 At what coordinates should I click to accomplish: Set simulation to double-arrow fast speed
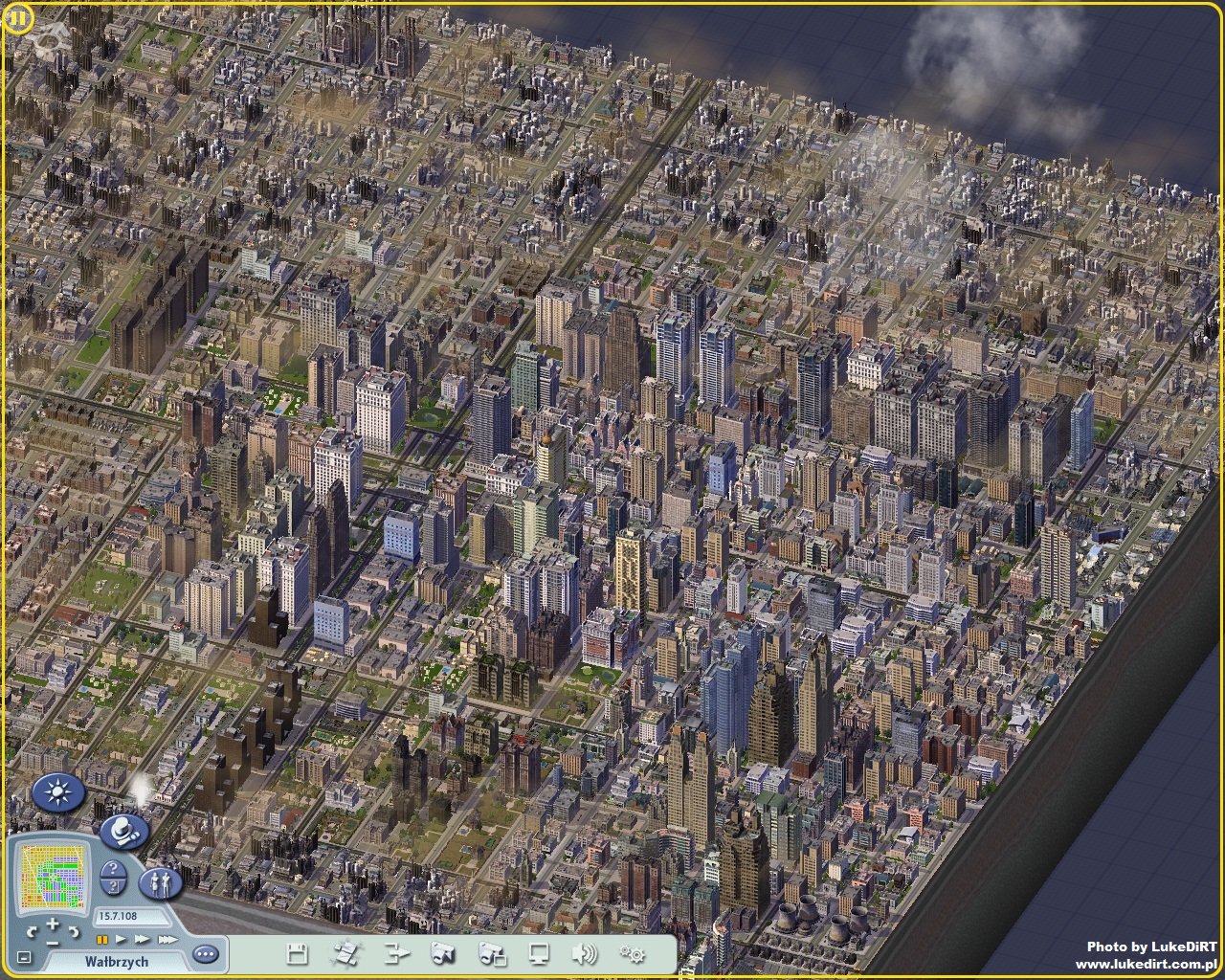[141, 940]
